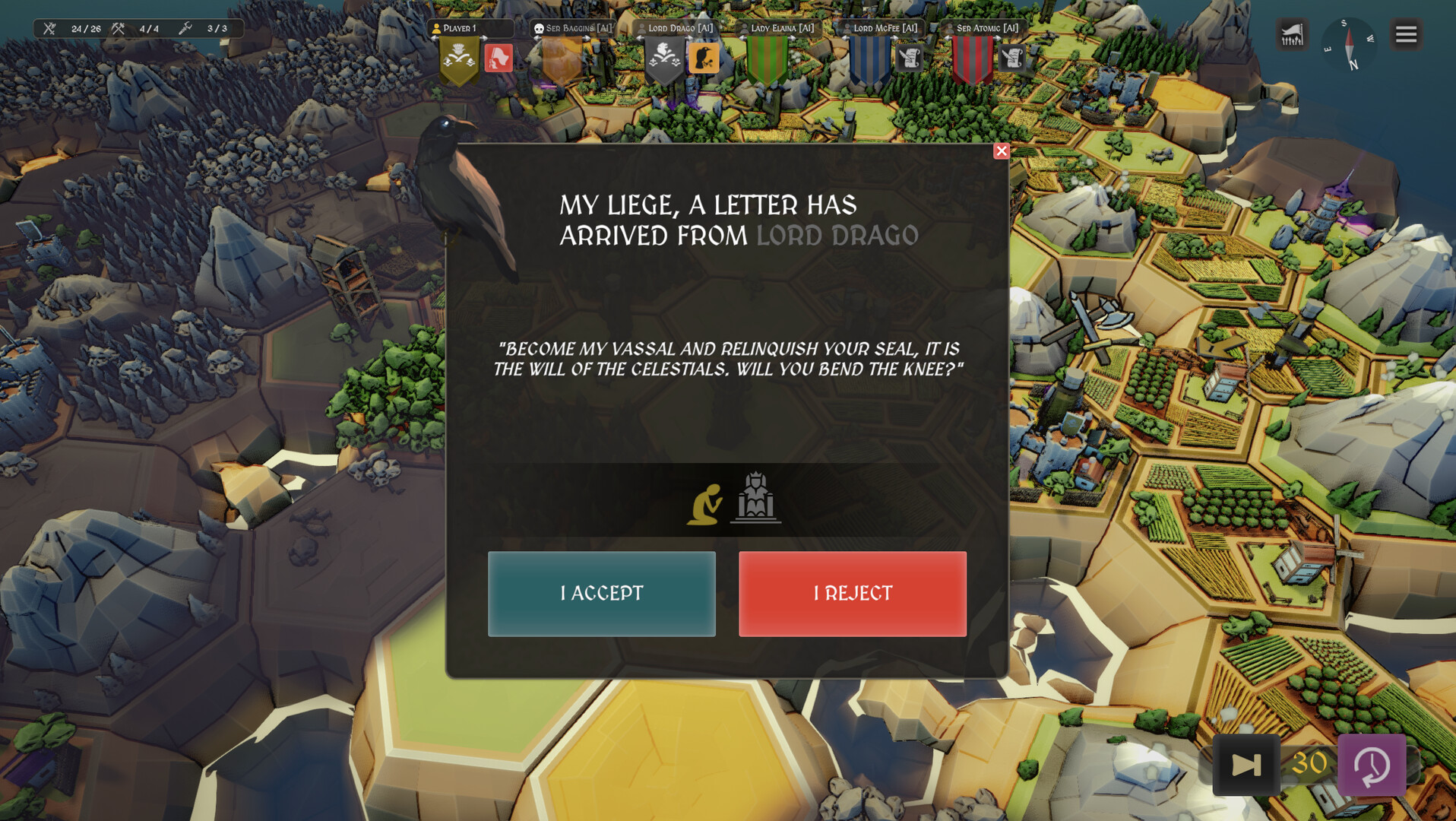Click the wrench tool 3/3 counter

point(185,29)
